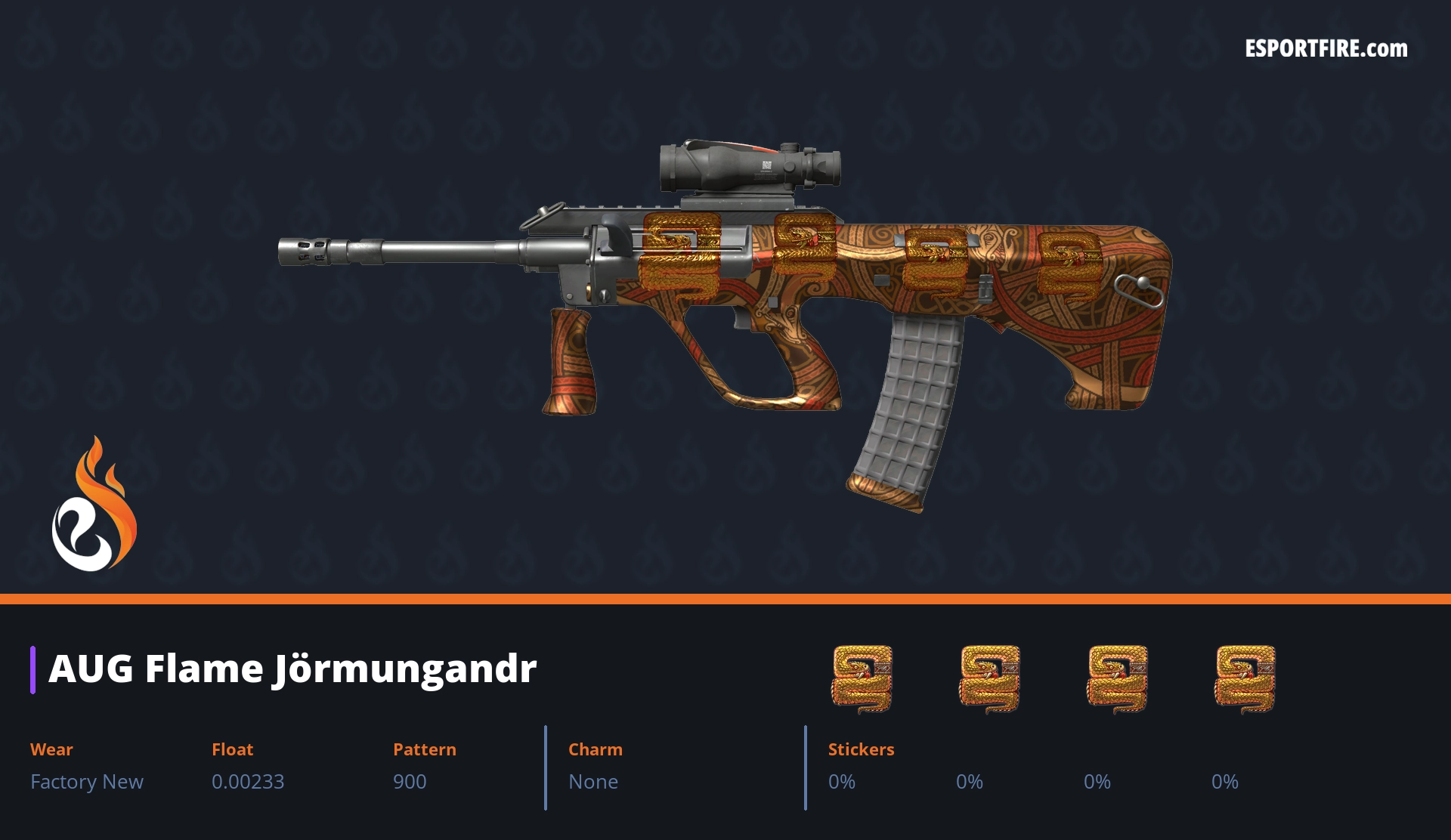Image resolution: width=1451 pixels, height=840 pixels.
Task: Click the Esportfire flame logo
Action: click(94, 505)
